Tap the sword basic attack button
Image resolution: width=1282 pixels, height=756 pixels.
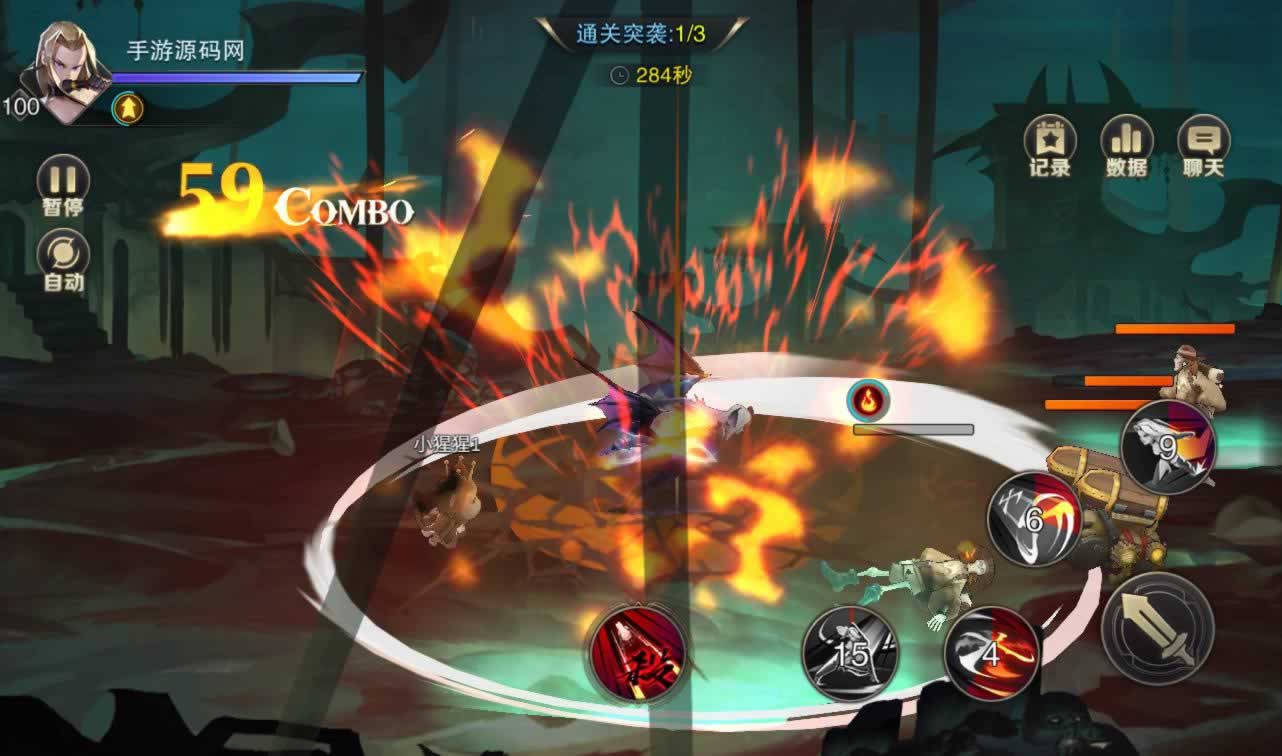pyautogui.click(x=1157, y=629)
